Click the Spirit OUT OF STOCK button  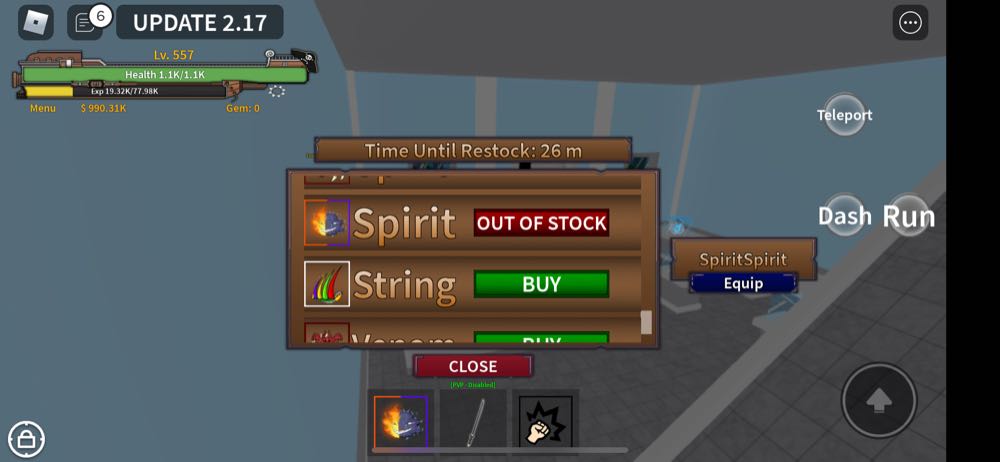coord(541,223)
